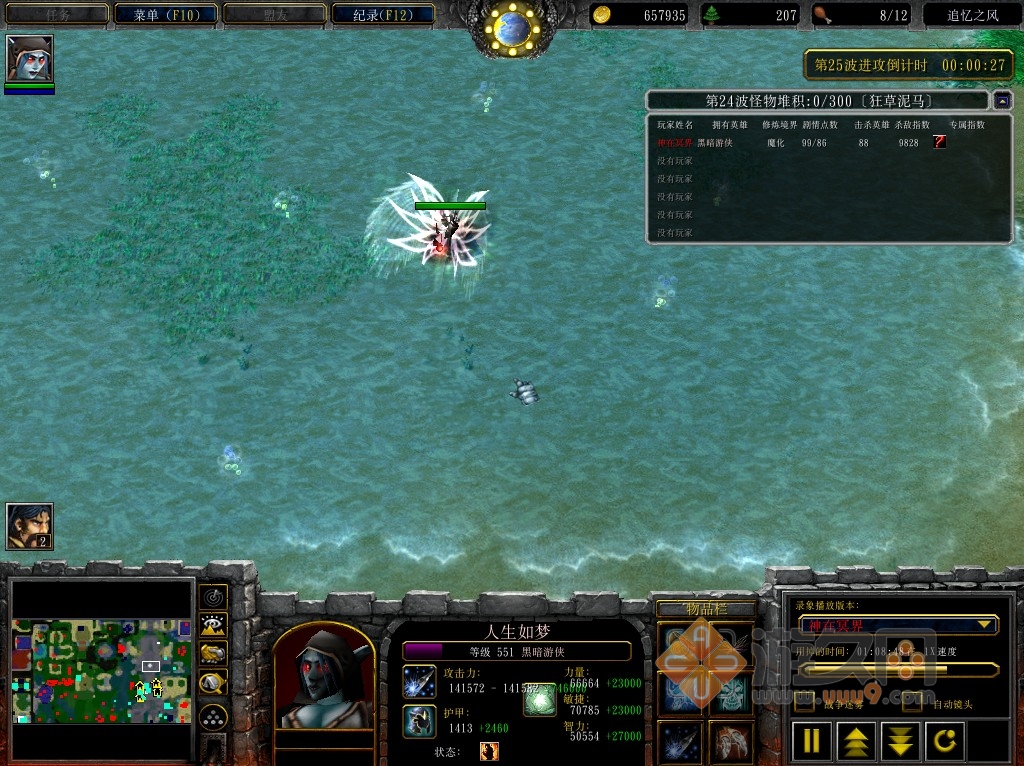The width and height of the screenshot is (1024, 766).
Task: Toggle the 战争迷雾 fog of war checkbox
Action: pos(804,703)
